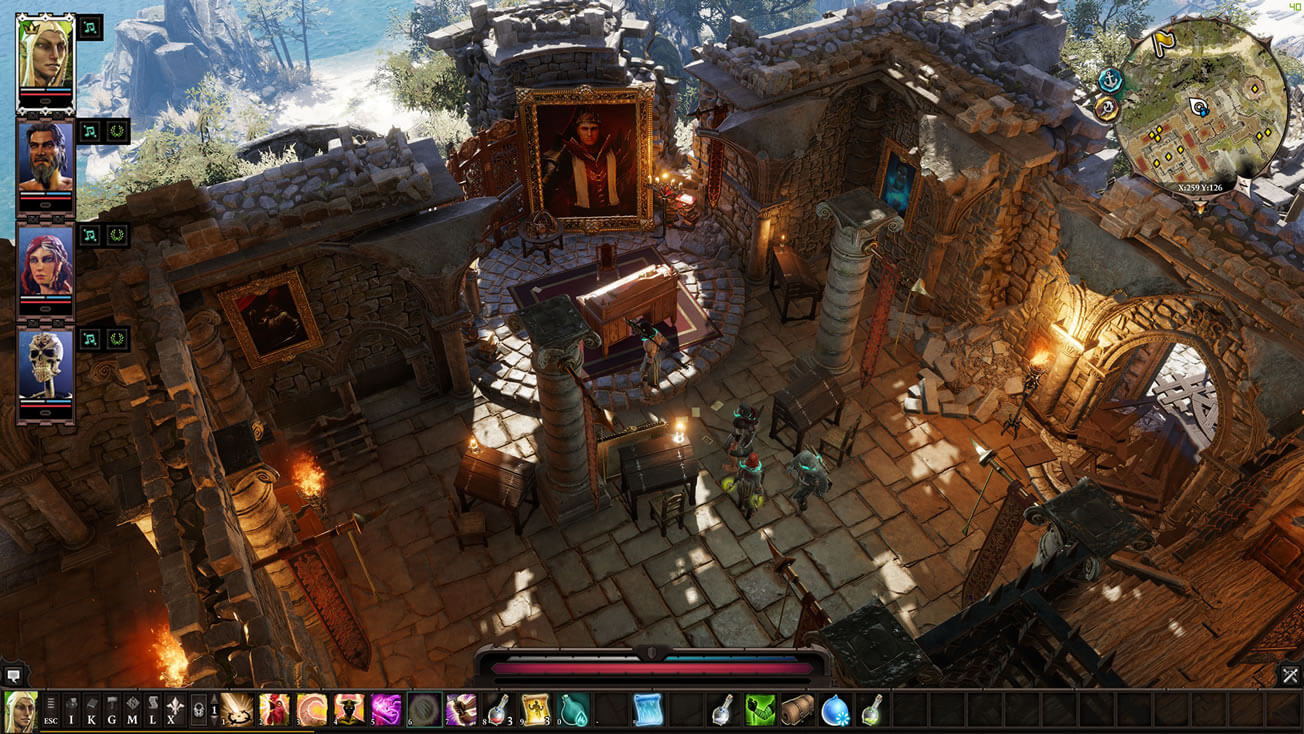Activate the red chicken skill

[x=274, y=710]
